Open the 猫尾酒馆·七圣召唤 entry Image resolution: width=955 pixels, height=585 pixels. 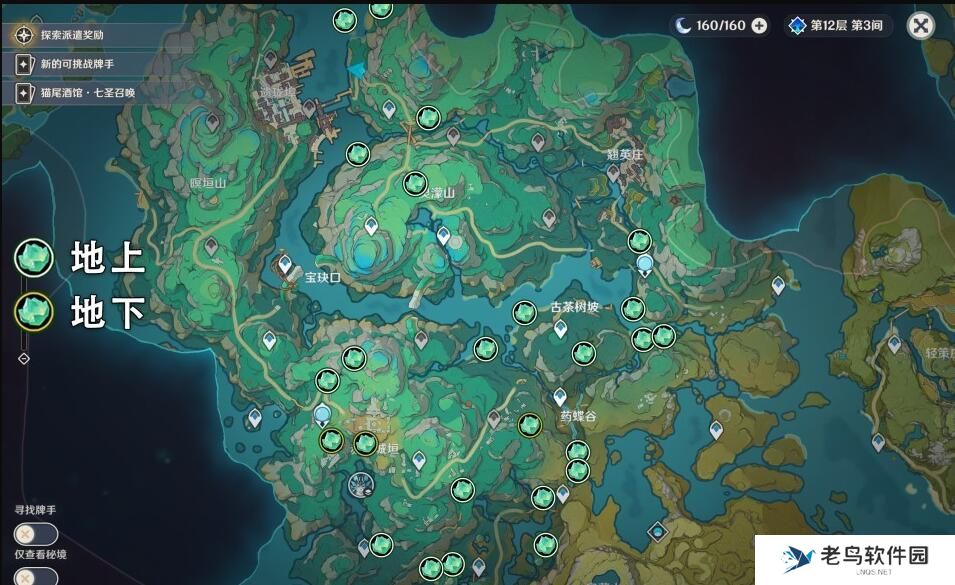tap(75, 93)
